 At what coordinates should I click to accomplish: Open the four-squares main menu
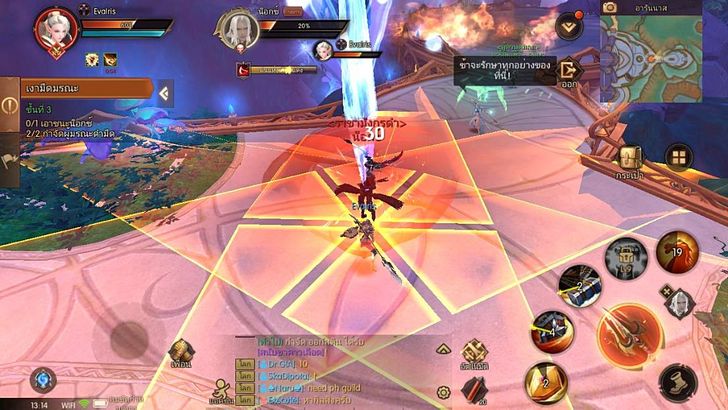(x=679, y=157)
